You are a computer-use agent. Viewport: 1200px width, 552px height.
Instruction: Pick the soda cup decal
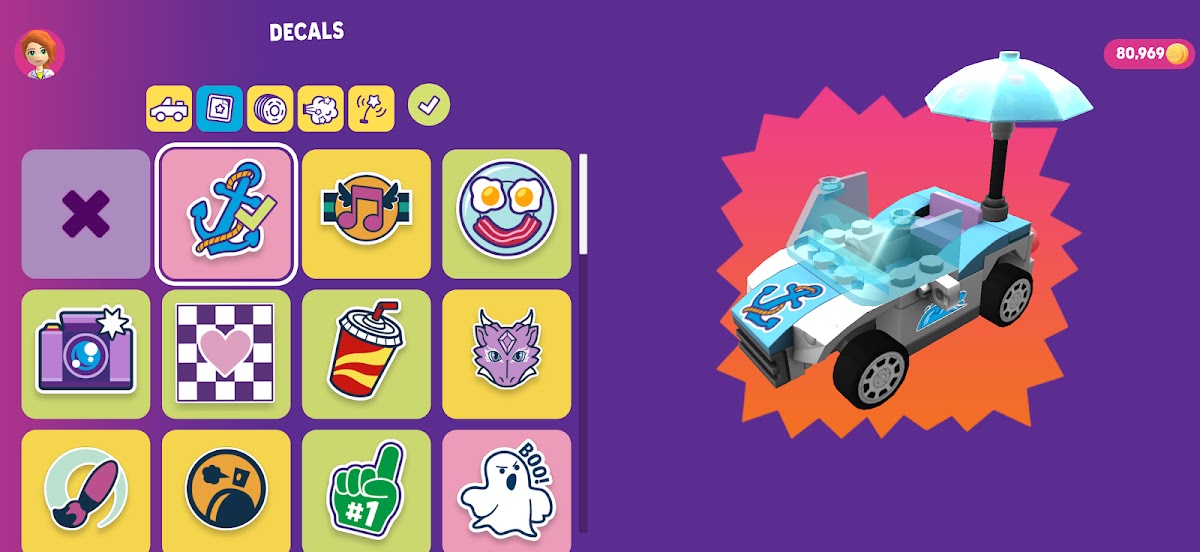366,354
